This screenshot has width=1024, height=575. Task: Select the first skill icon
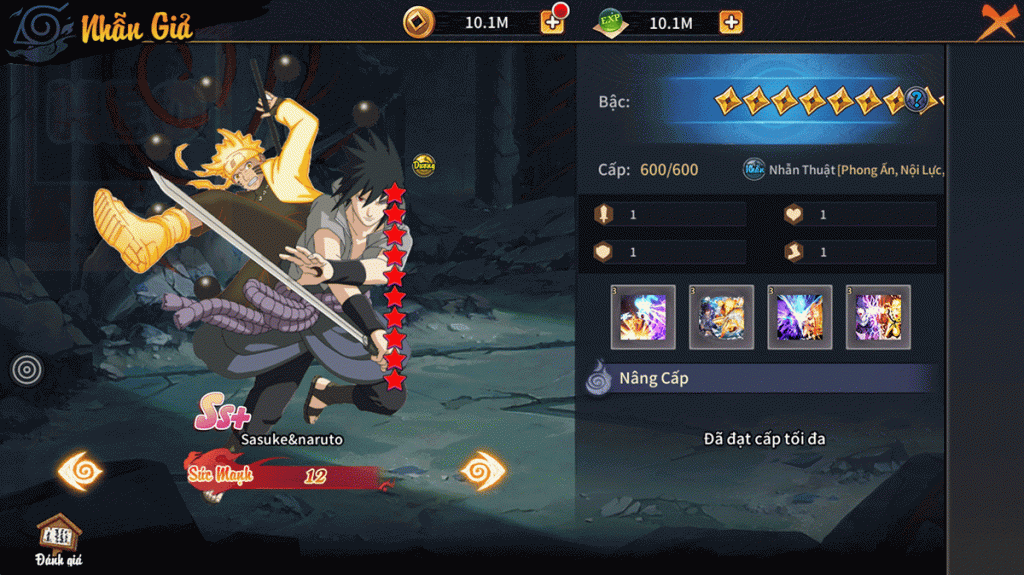tap(643, 317)
